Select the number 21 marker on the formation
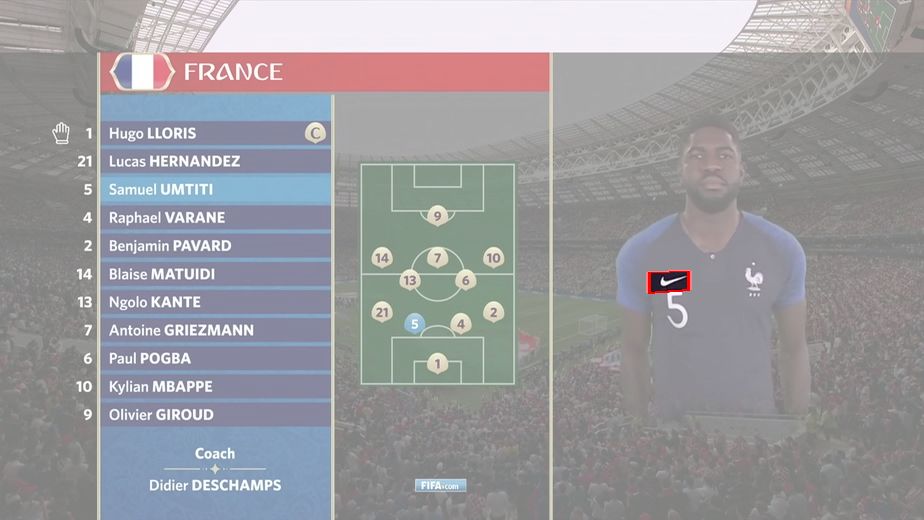 pos(381,312)
